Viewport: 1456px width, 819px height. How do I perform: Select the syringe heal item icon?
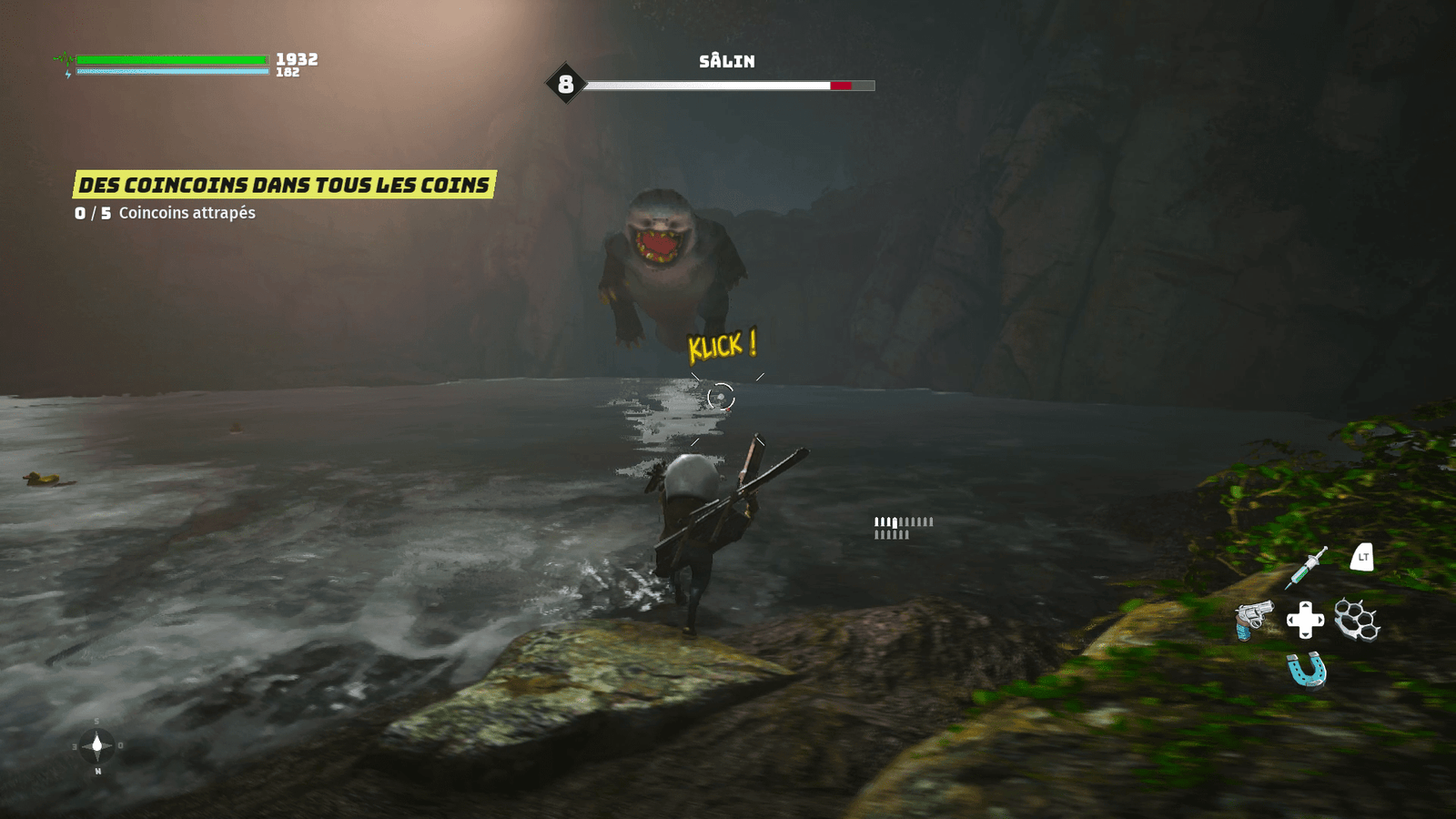[x=1307, y=567]
